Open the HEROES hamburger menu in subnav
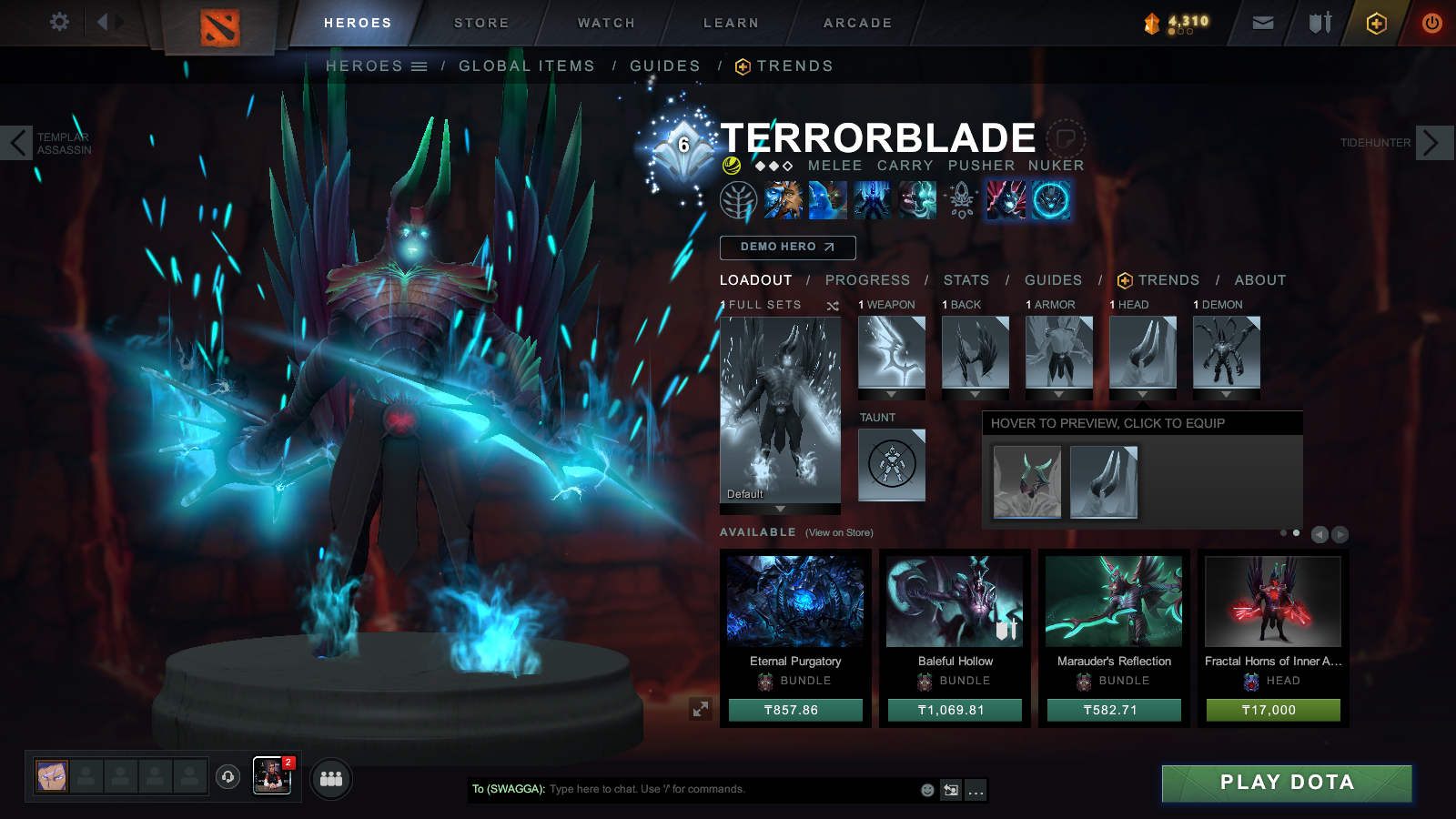Image resolution: width=1456 pixels, height=819 pixels. (x=418, y=65)
